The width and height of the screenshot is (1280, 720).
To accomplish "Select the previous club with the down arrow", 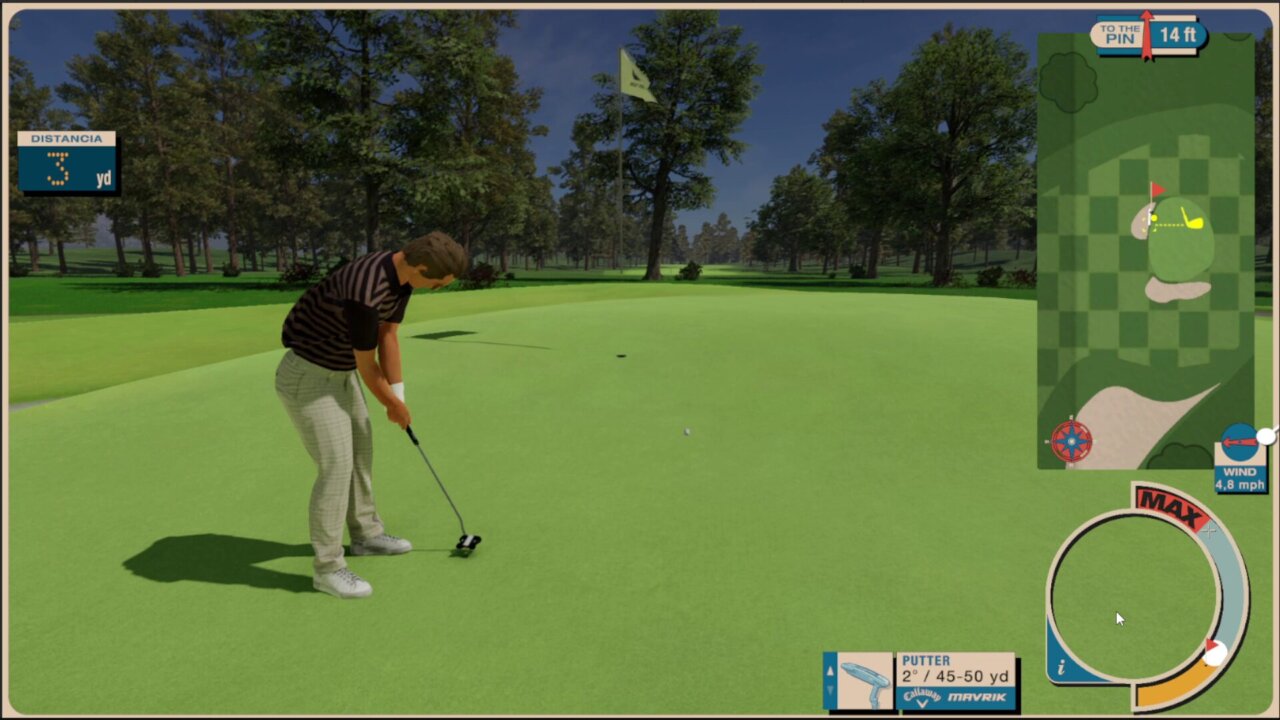I will coord(829,691).
